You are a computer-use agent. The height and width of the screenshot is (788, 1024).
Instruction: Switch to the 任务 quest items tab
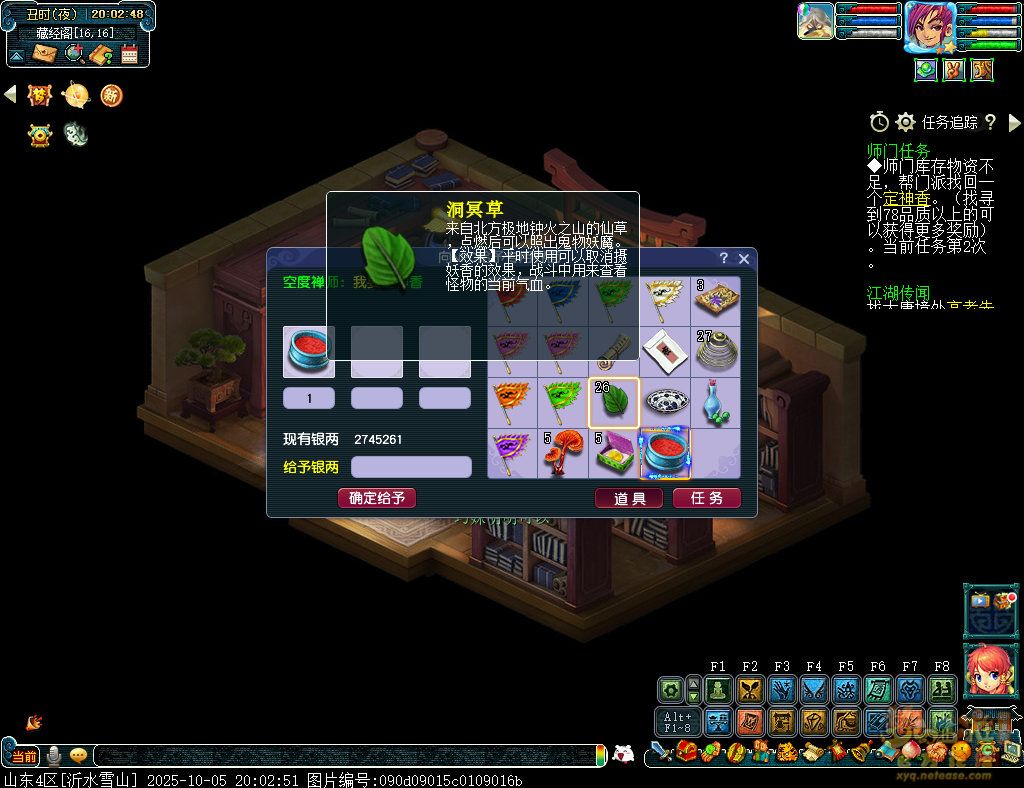point(707,498)
